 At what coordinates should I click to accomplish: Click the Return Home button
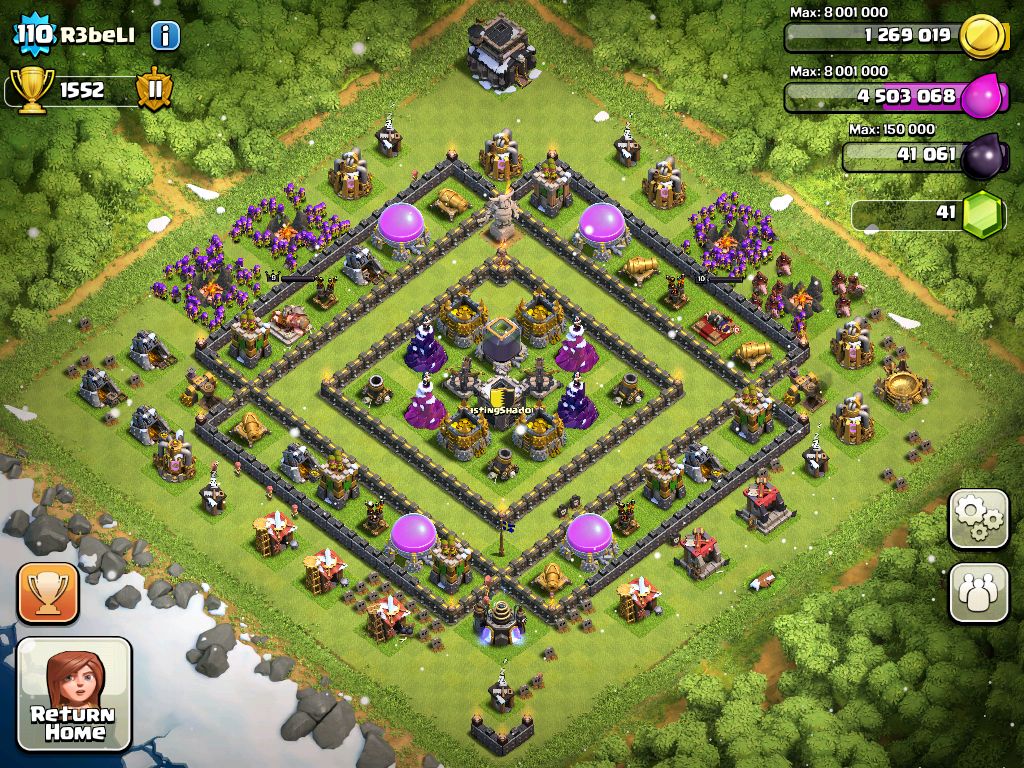tap(75, 694)
